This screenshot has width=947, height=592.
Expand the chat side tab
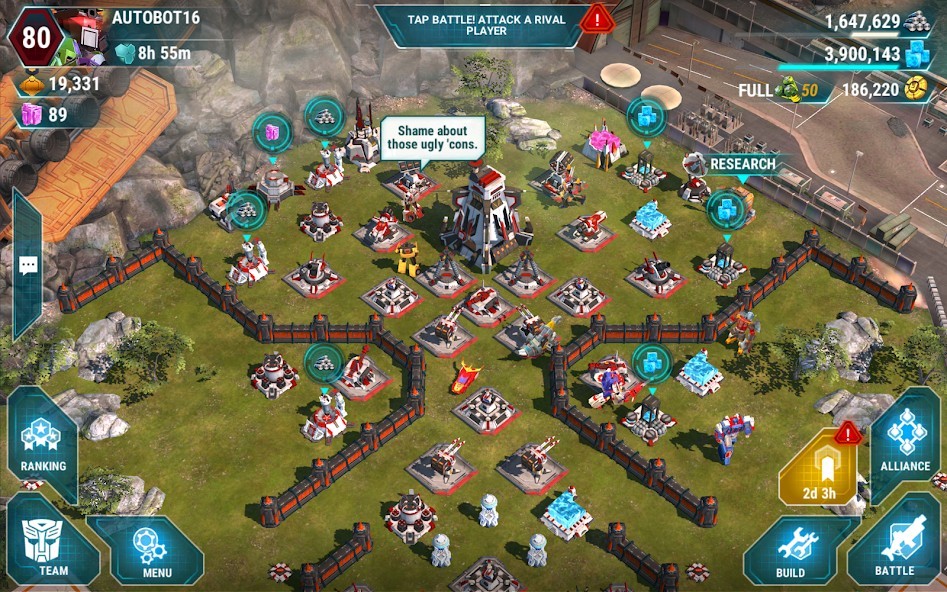(x=27, y=265)
